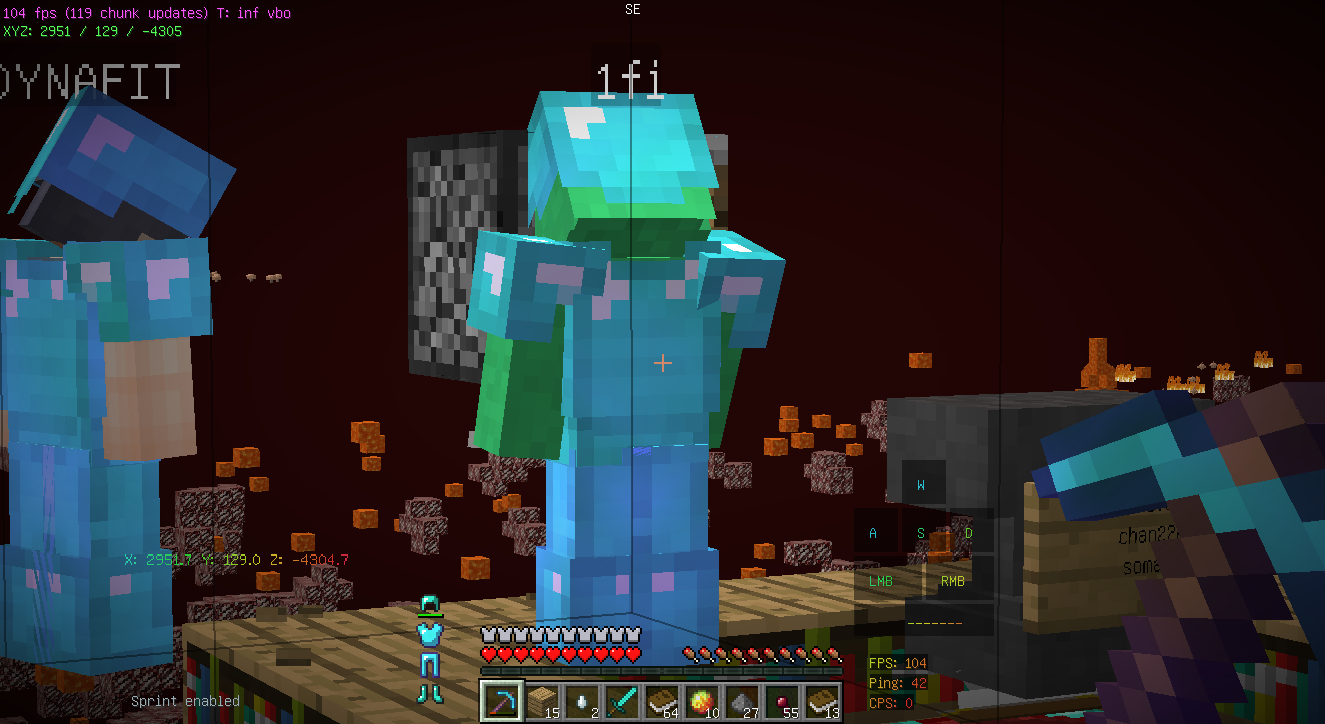Screen dimensions: 1325x724
Task: Pick the fire charge stack of 10
Action: coord(700,700)
